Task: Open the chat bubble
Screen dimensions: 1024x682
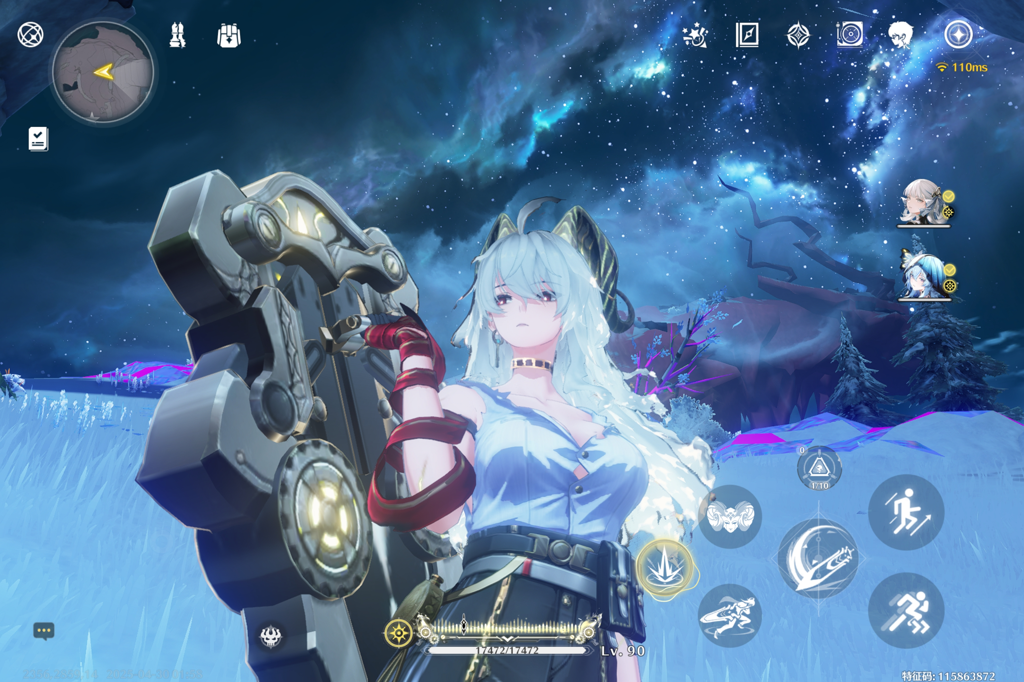Action: click(43, 631)
